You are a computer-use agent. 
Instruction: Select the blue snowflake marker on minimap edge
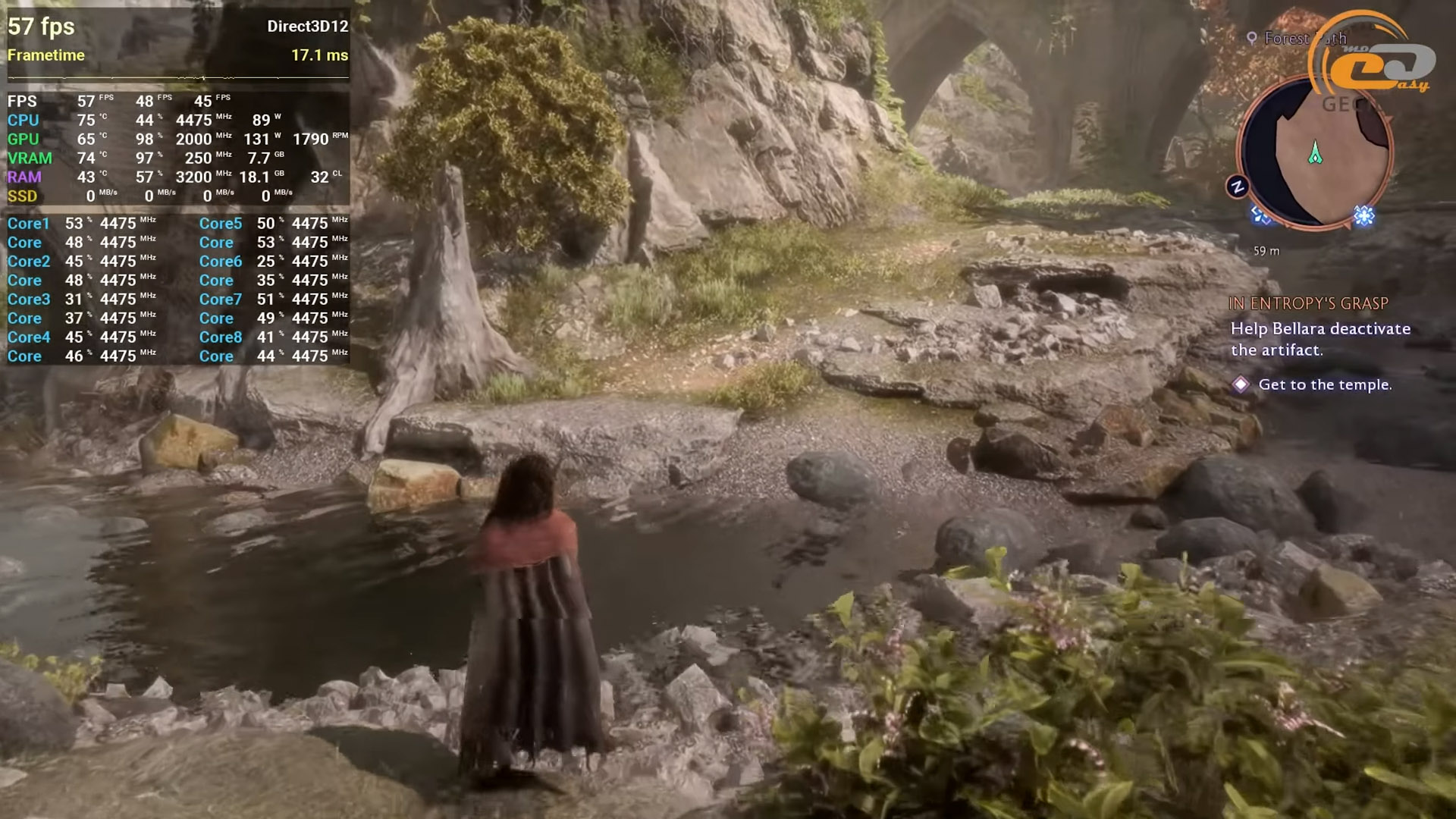[x=1364, y=217]
